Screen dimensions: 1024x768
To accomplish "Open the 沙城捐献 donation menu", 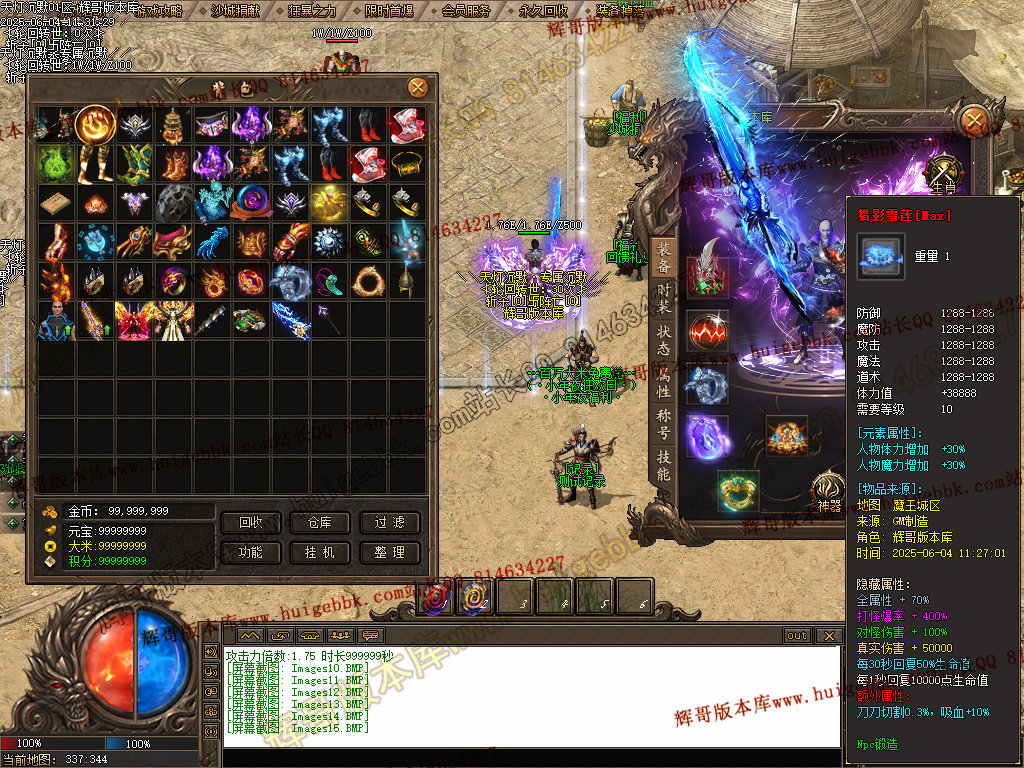I will pos(236,11).
